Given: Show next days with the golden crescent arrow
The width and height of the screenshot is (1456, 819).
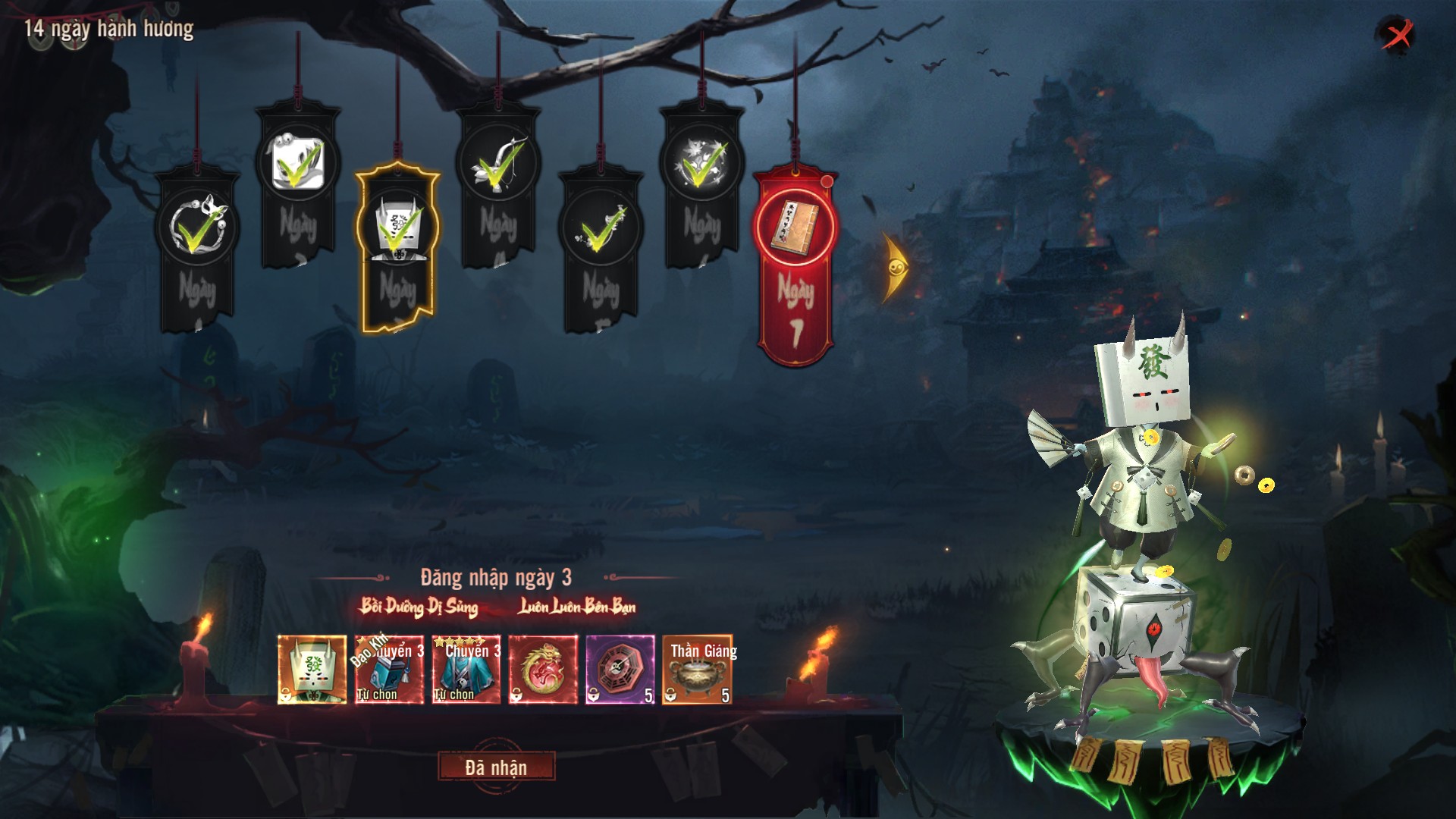Looking at the screenshot, I should tap(895, 268).
